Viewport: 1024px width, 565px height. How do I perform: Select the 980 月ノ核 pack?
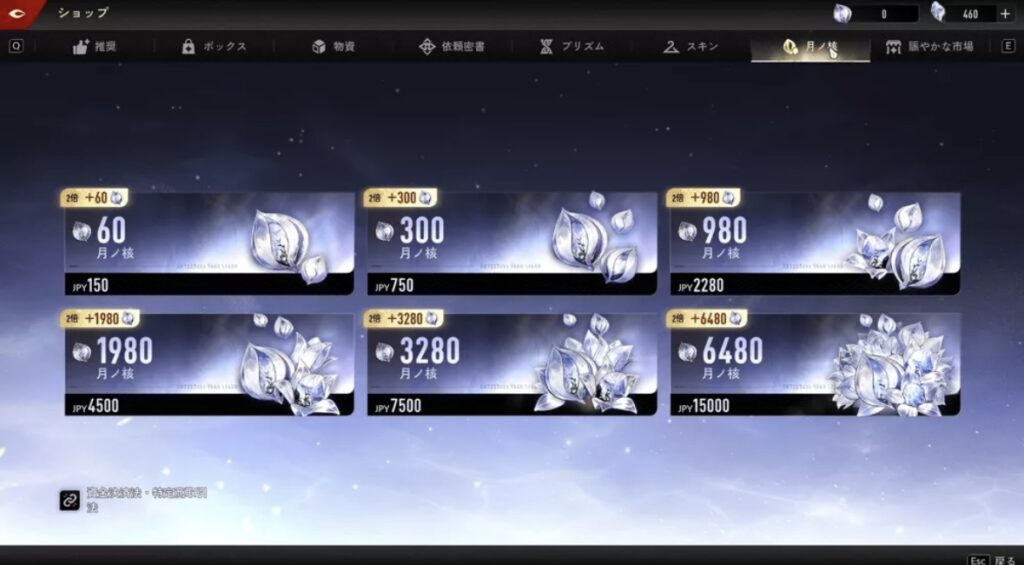click(814, 243)
